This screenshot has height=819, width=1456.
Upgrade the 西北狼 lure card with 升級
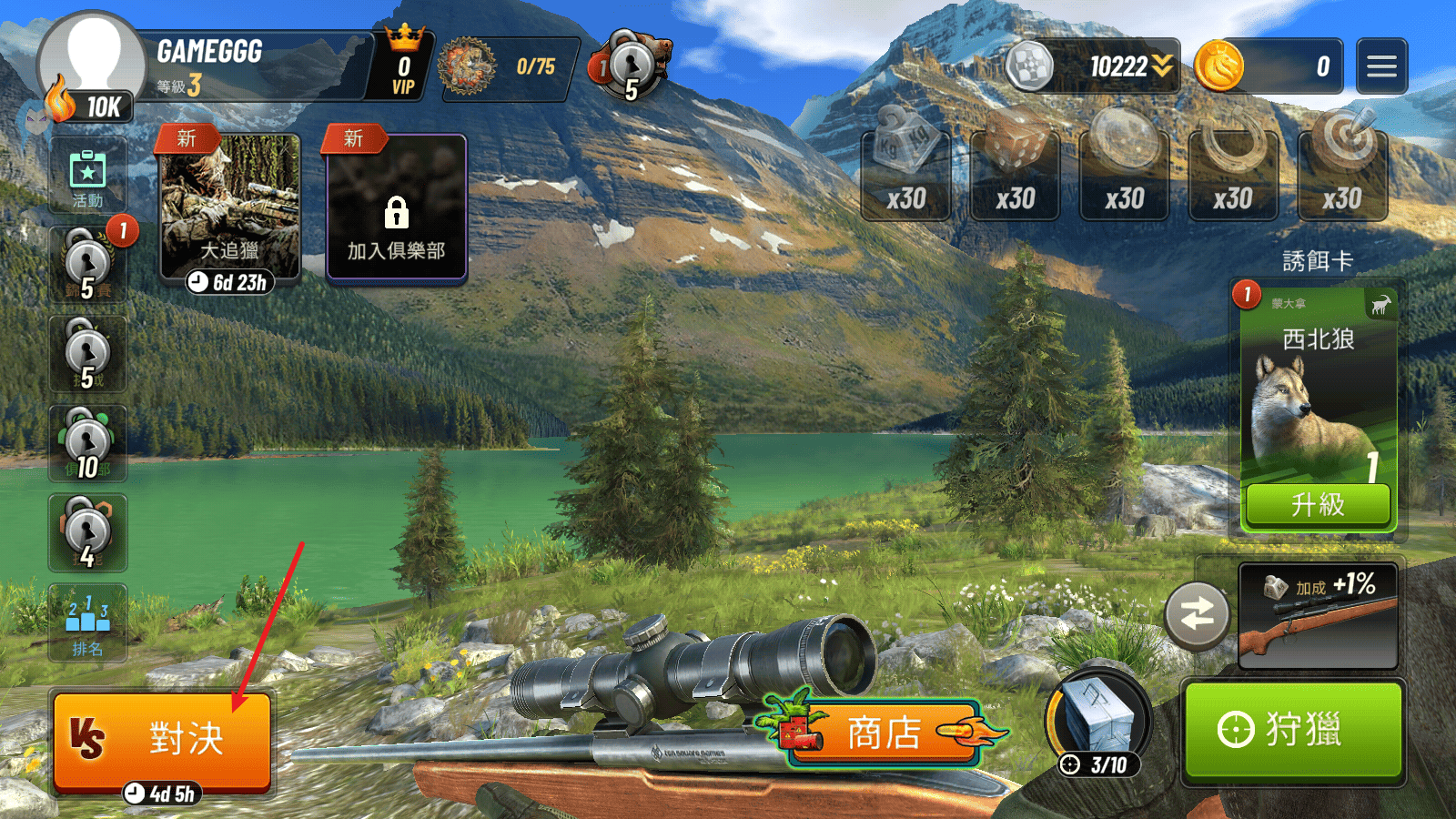[1318, 504]
